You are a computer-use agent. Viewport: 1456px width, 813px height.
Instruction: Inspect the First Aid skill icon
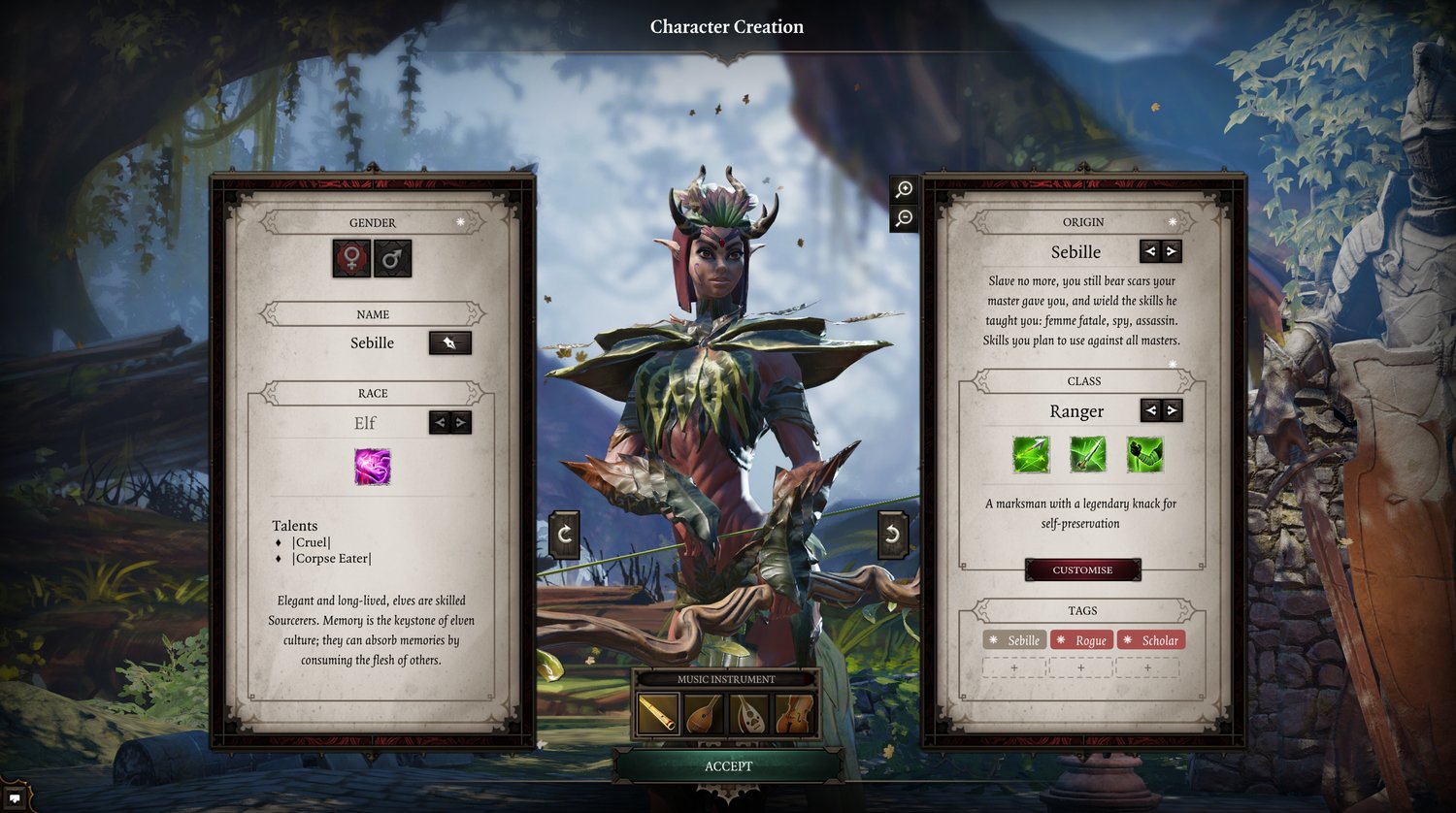pyautogui.click(x=1145, y=456)
